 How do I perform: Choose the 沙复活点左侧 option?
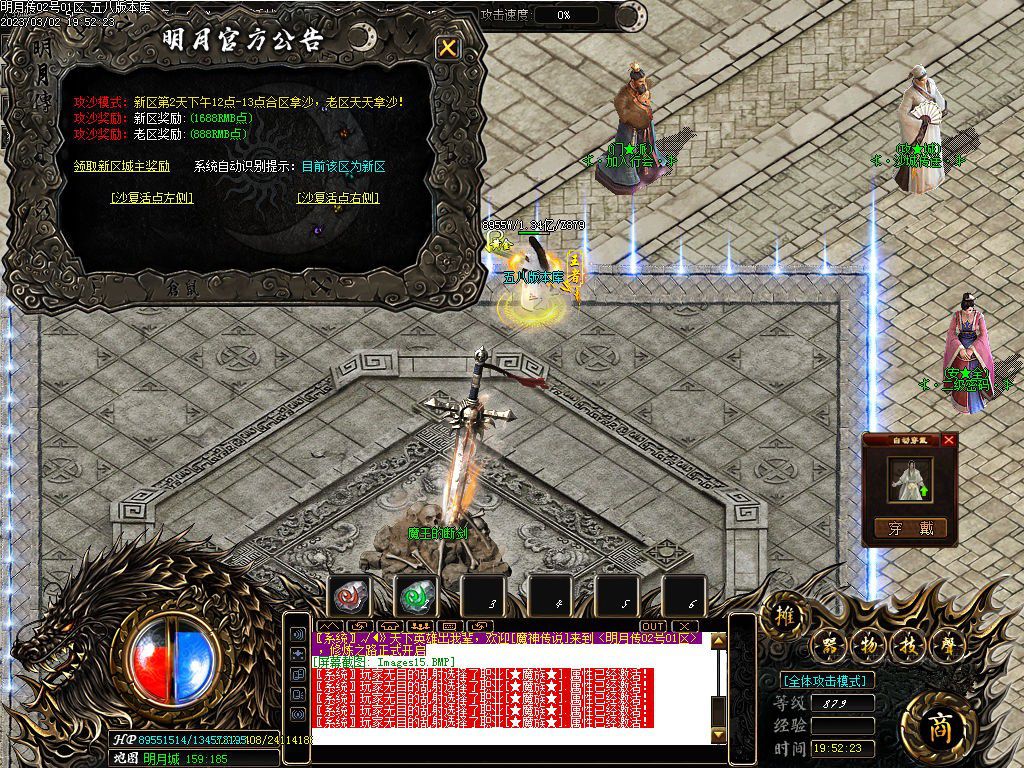[x=152, y=198]
